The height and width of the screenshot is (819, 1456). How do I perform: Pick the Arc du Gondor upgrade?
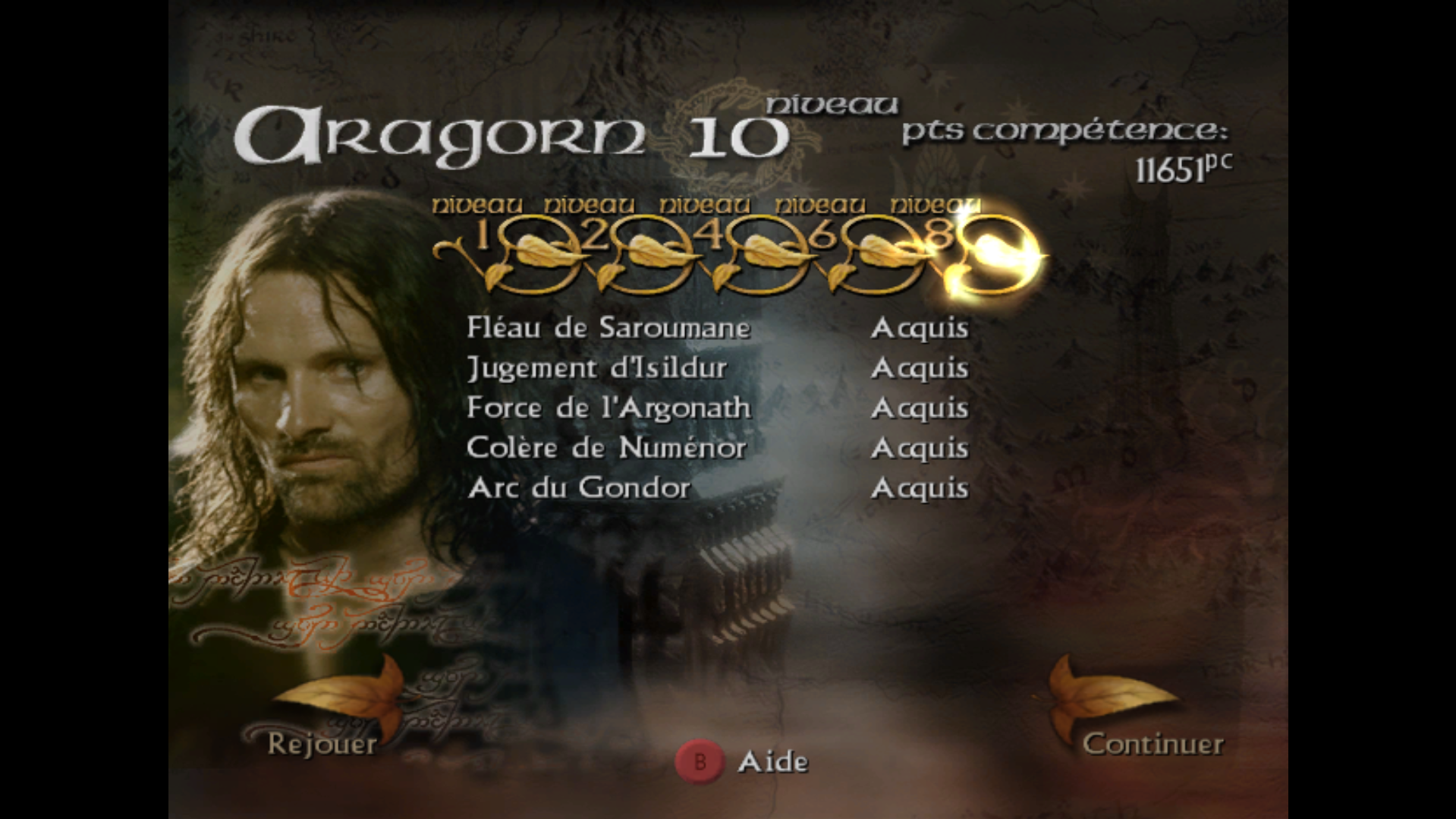[579, 488]
